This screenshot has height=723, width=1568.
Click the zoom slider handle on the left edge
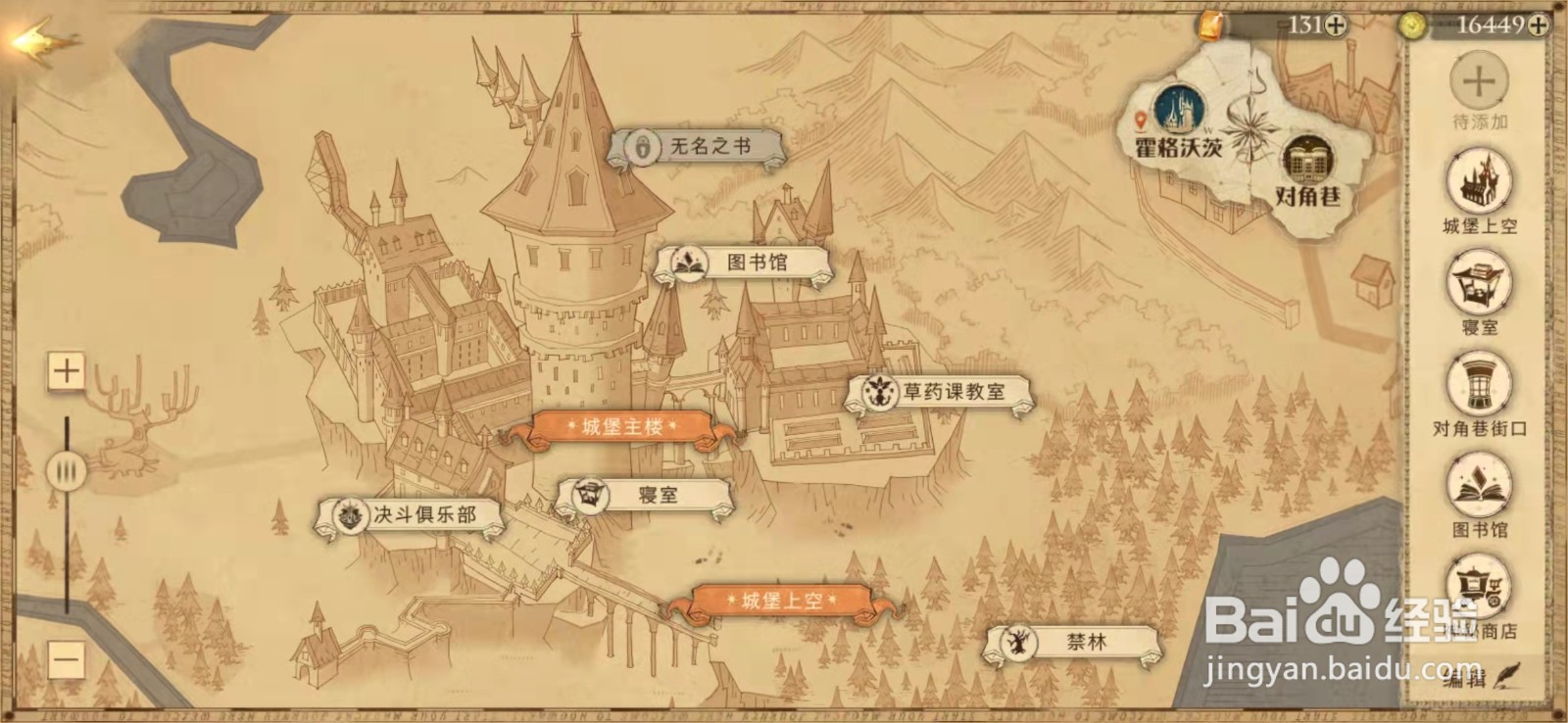click(64, 470)
